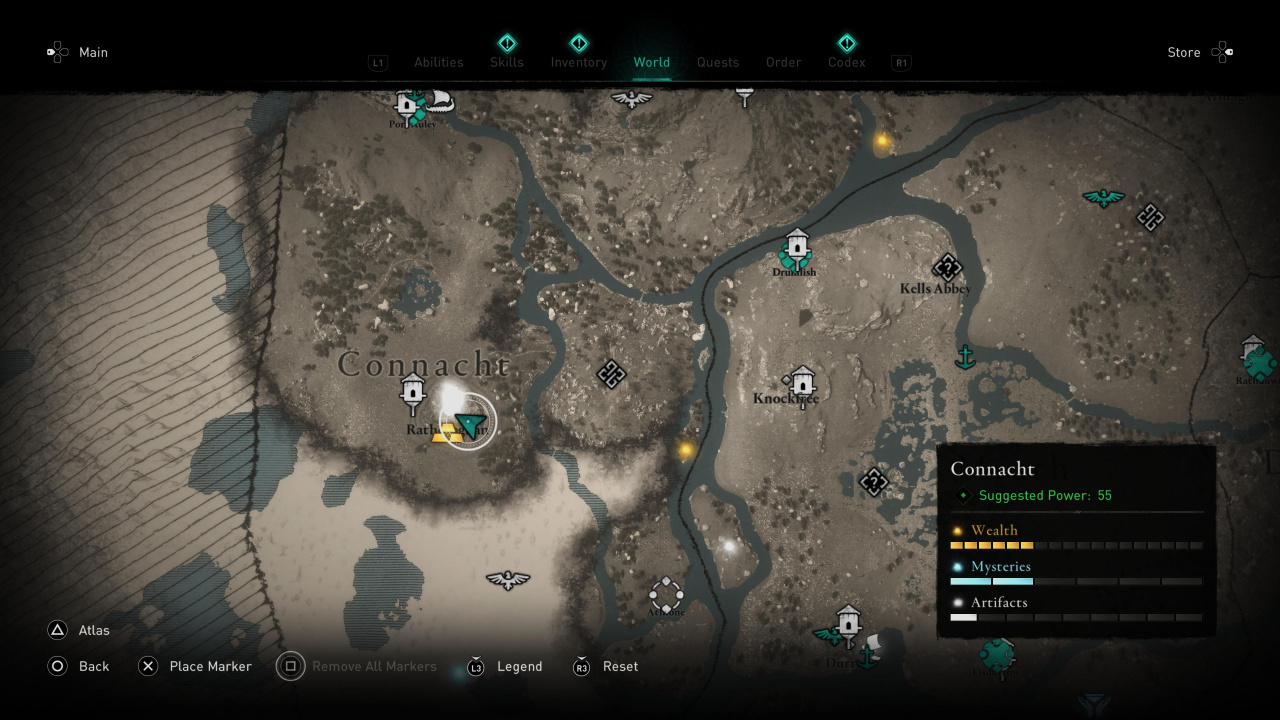Click the Knockfree fast travel point
1280x720 pixels.
pos(802,380)
